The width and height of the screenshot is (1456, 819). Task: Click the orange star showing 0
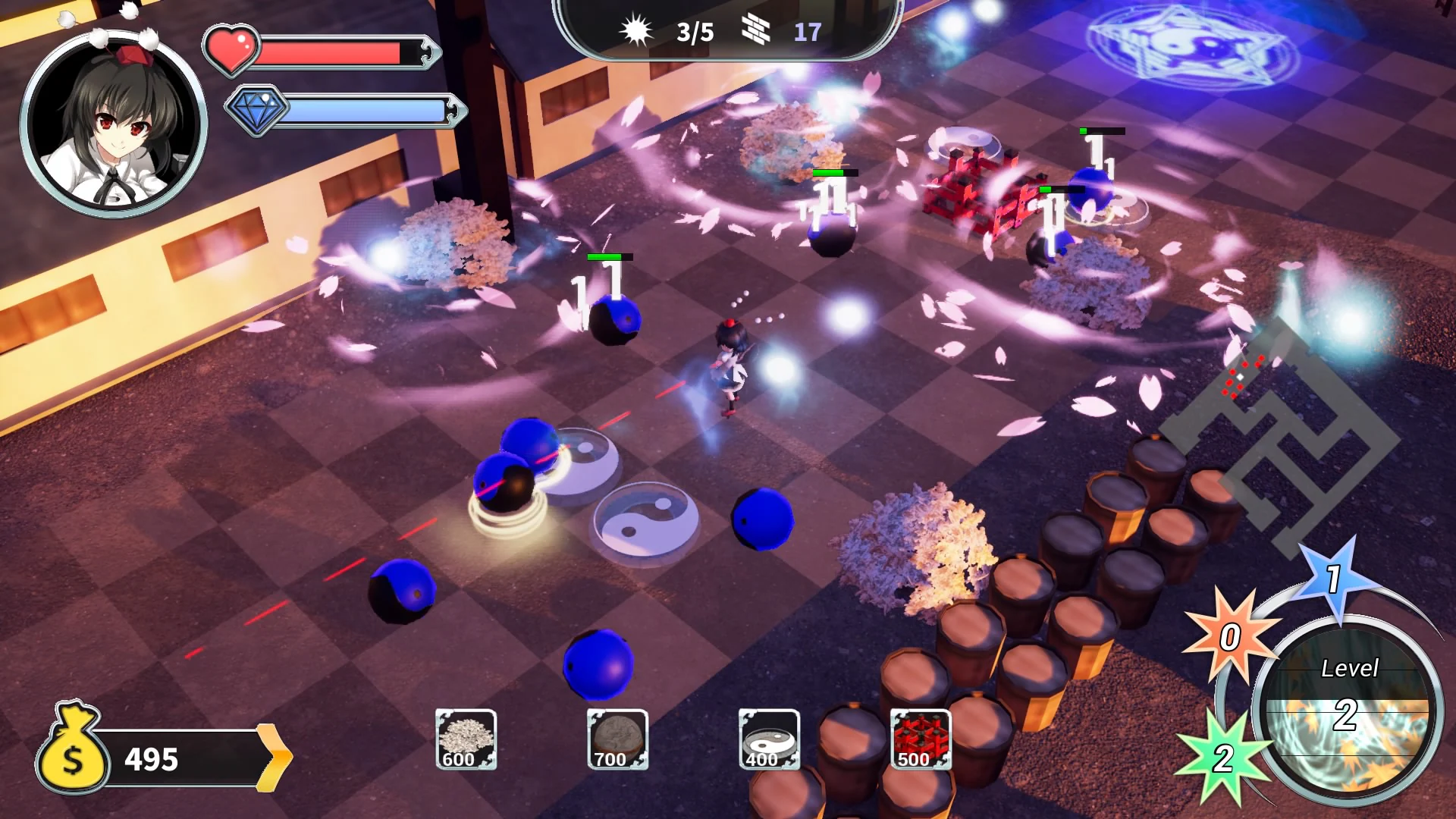click(1230, 637)
